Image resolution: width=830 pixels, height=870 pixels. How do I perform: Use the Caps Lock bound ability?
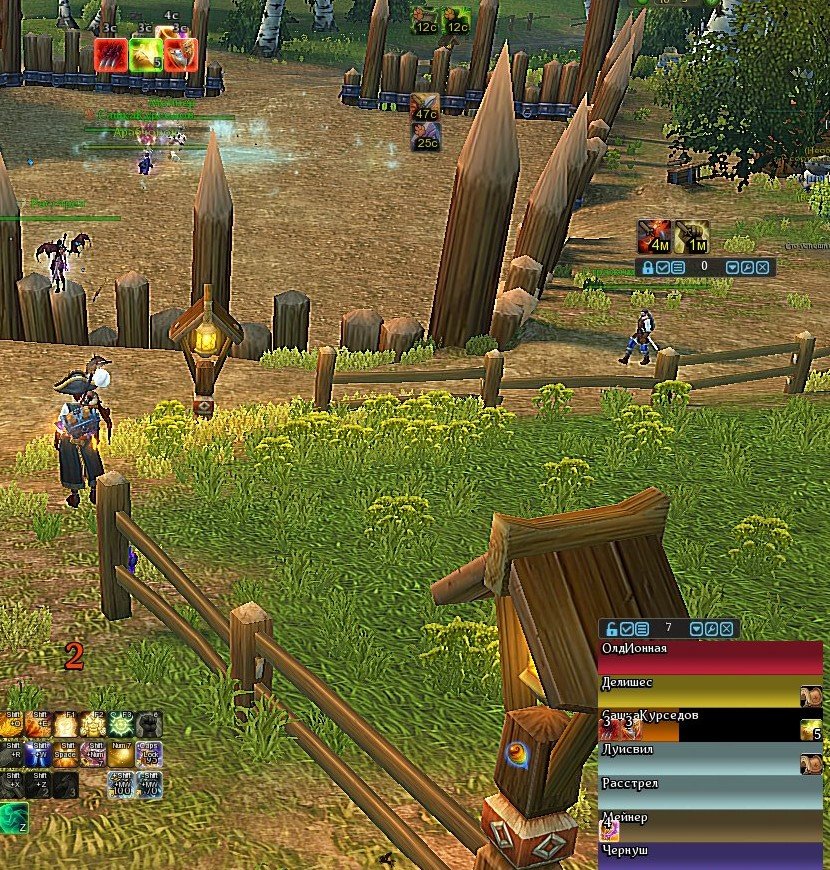(x=148, y=754)
